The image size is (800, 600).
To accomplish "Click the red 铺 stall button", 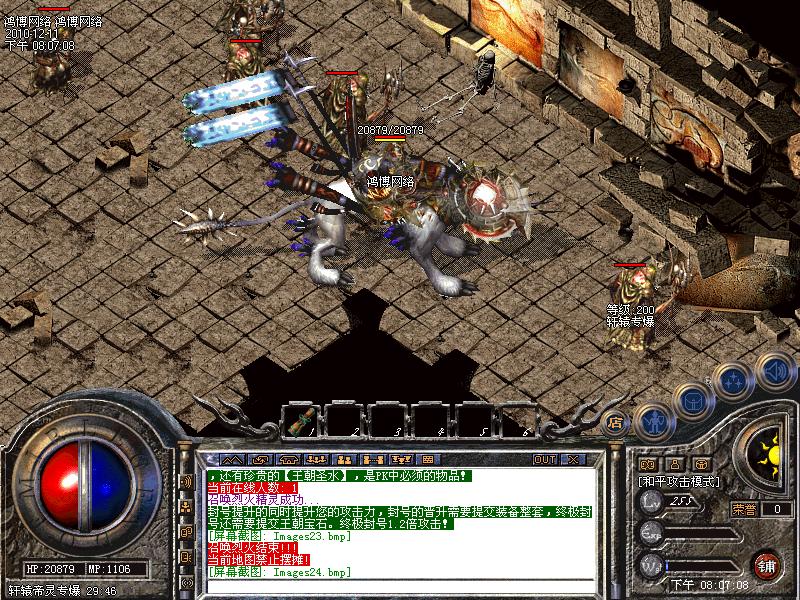I will [767, 564].
